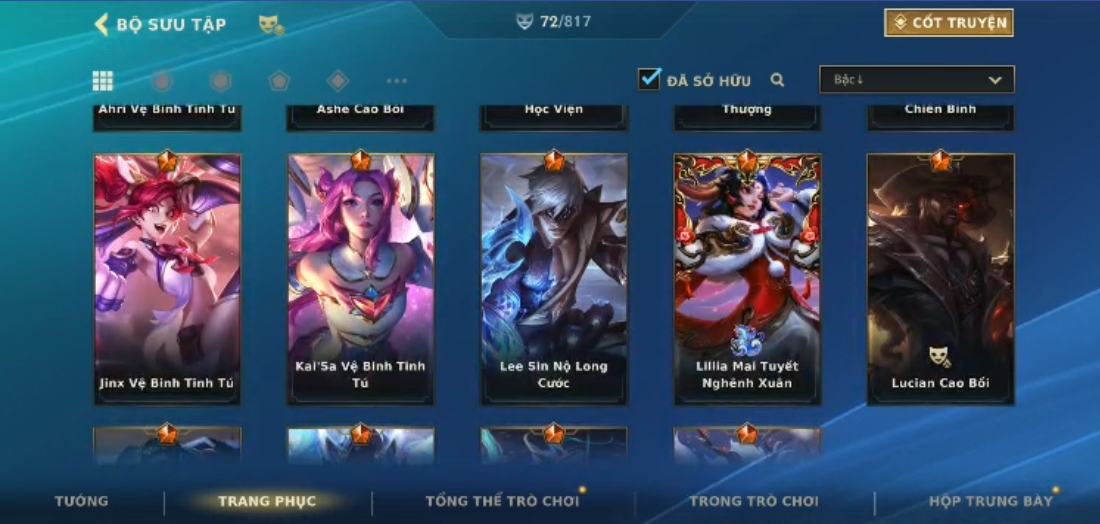Viewport: 1100px width, 524px height.
Task: Pick Lee Sin Nộ Long Cước skin
Action: pos(554,279)
